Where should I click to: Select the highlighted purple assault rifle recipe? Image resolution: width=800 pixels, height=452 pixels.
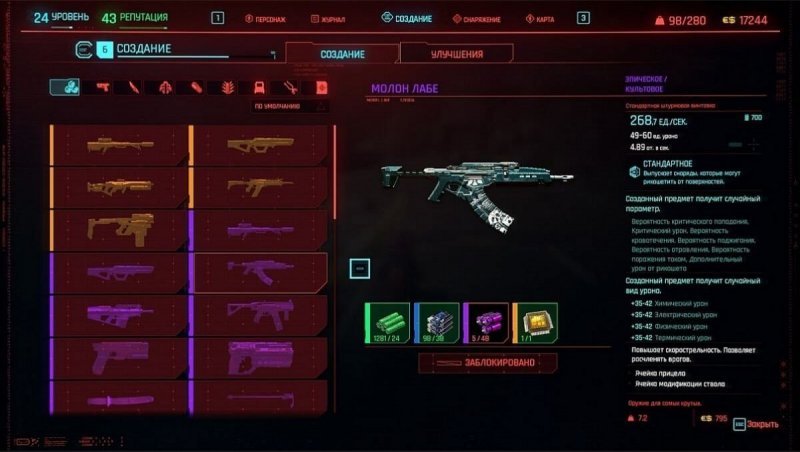point(260,270)
